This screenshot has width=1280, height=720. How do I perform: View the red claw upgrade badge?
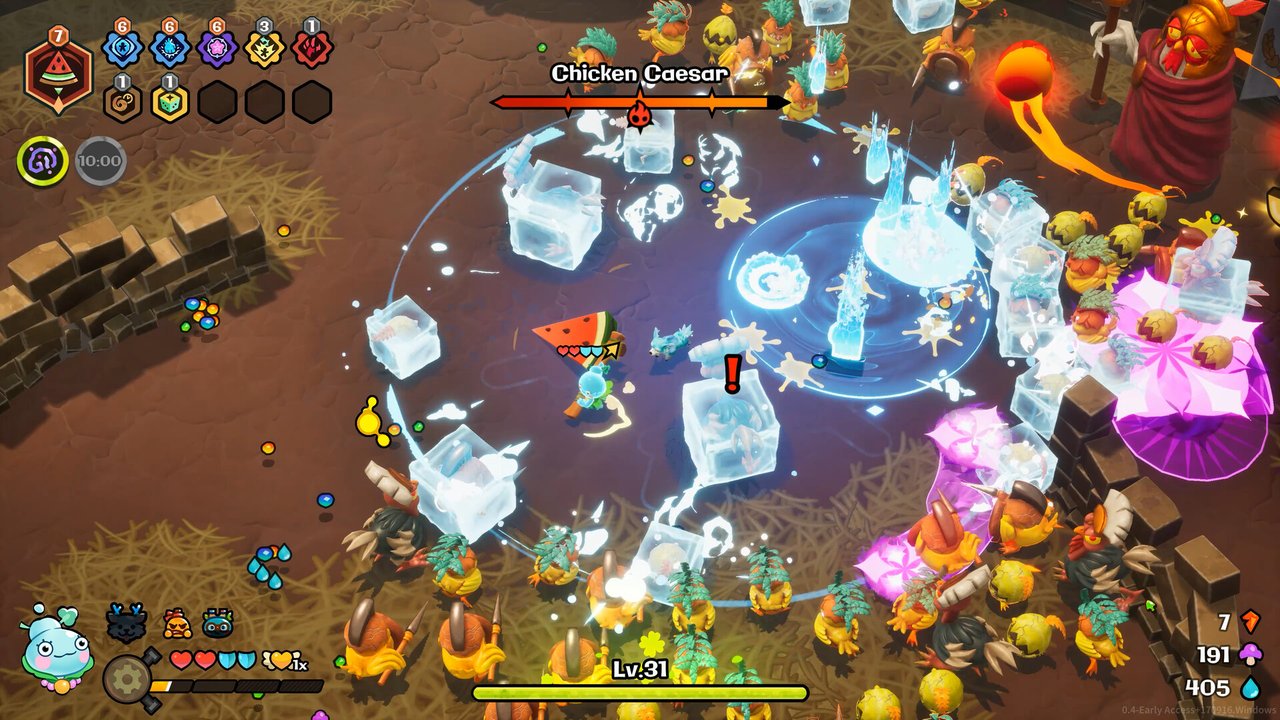(x=312, y=48)
